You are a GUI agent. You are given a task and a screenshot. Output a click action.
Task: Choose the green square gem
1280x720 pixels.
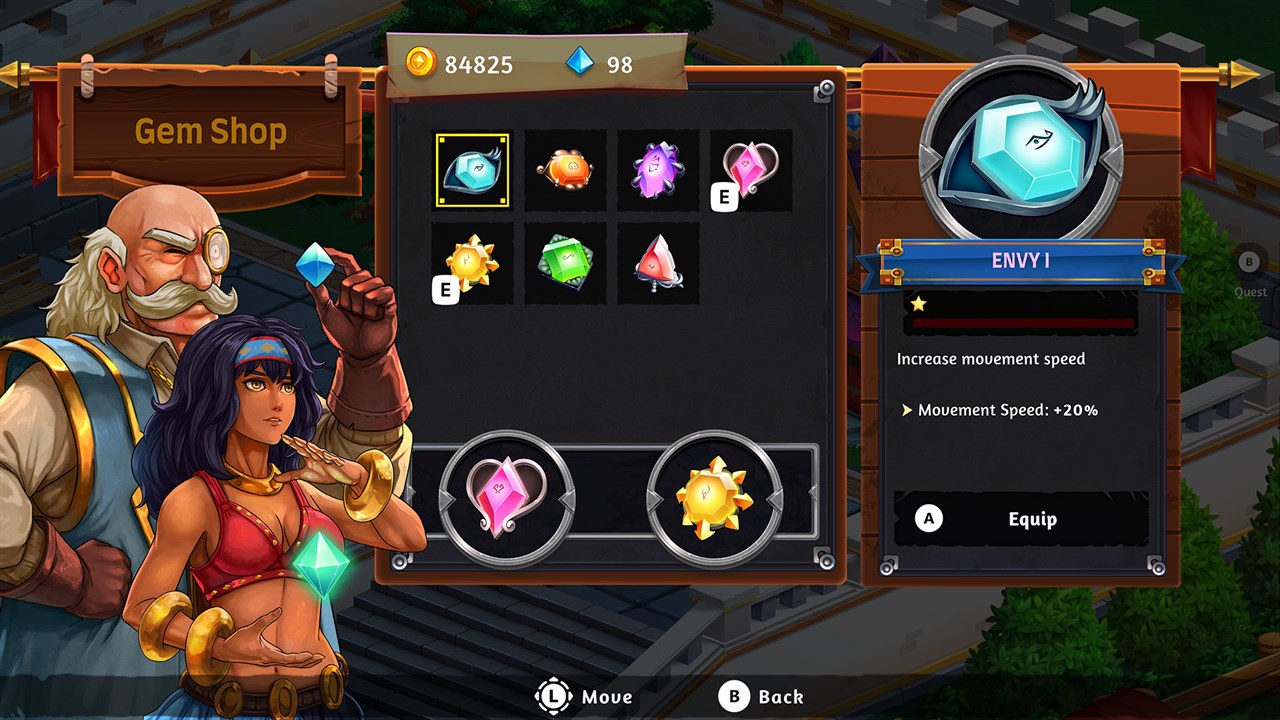(565, 263)
